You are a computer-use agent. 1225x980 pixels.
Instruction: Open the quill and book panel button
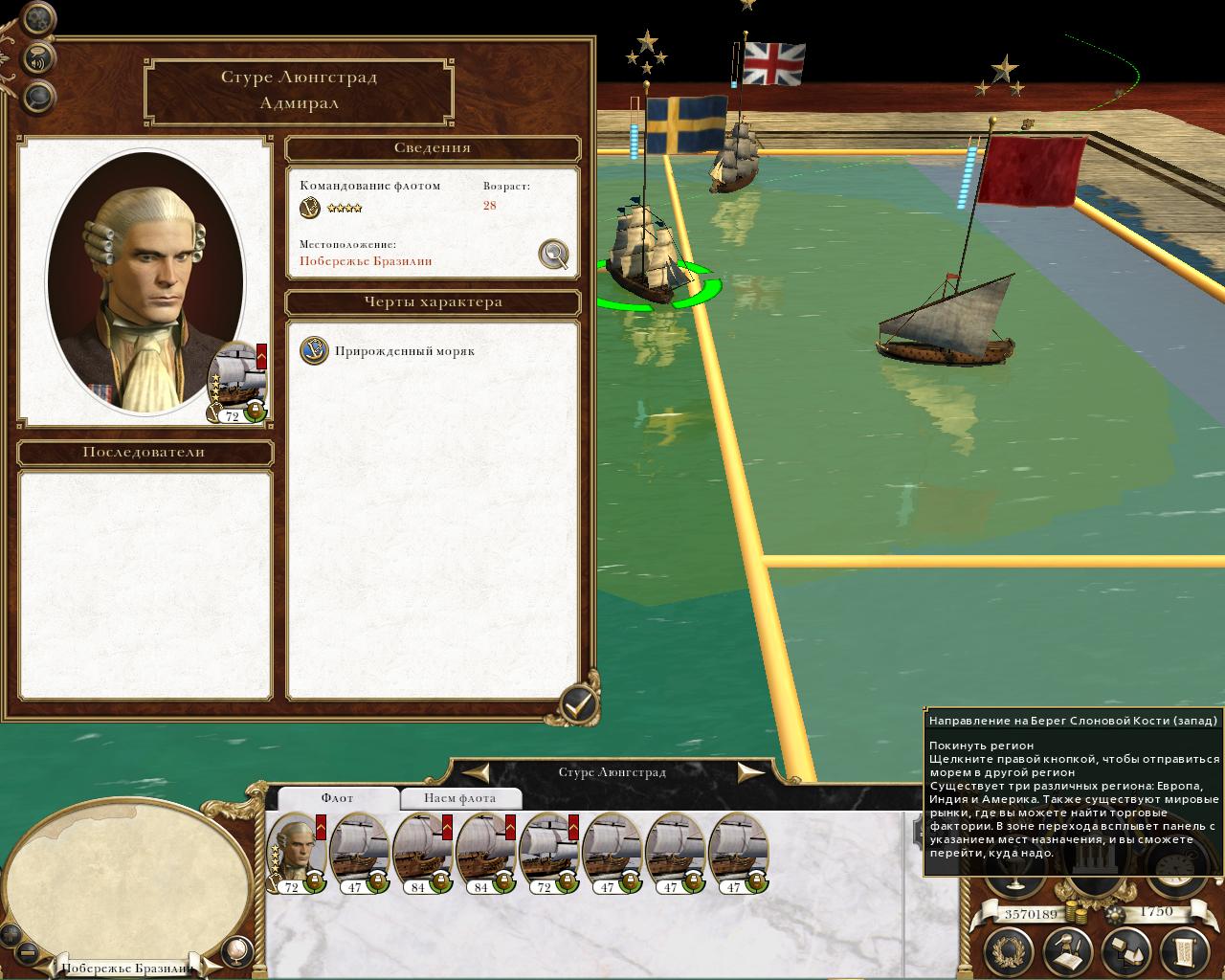(x=1066, y=951)
